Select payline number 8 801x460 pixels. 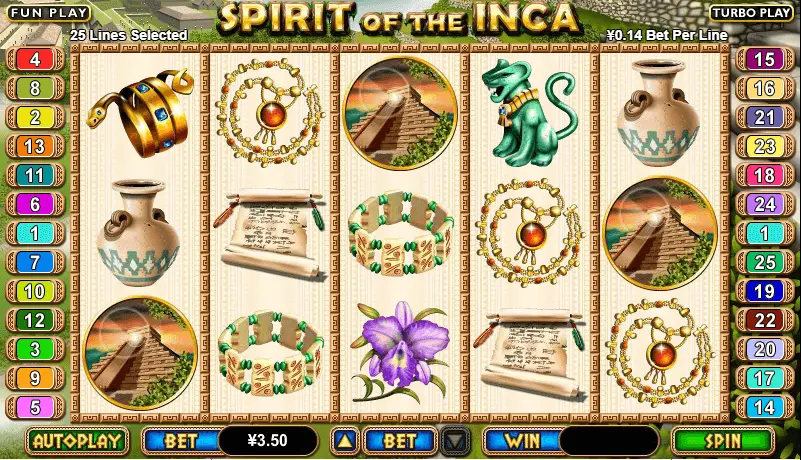[x=35, y=89]
